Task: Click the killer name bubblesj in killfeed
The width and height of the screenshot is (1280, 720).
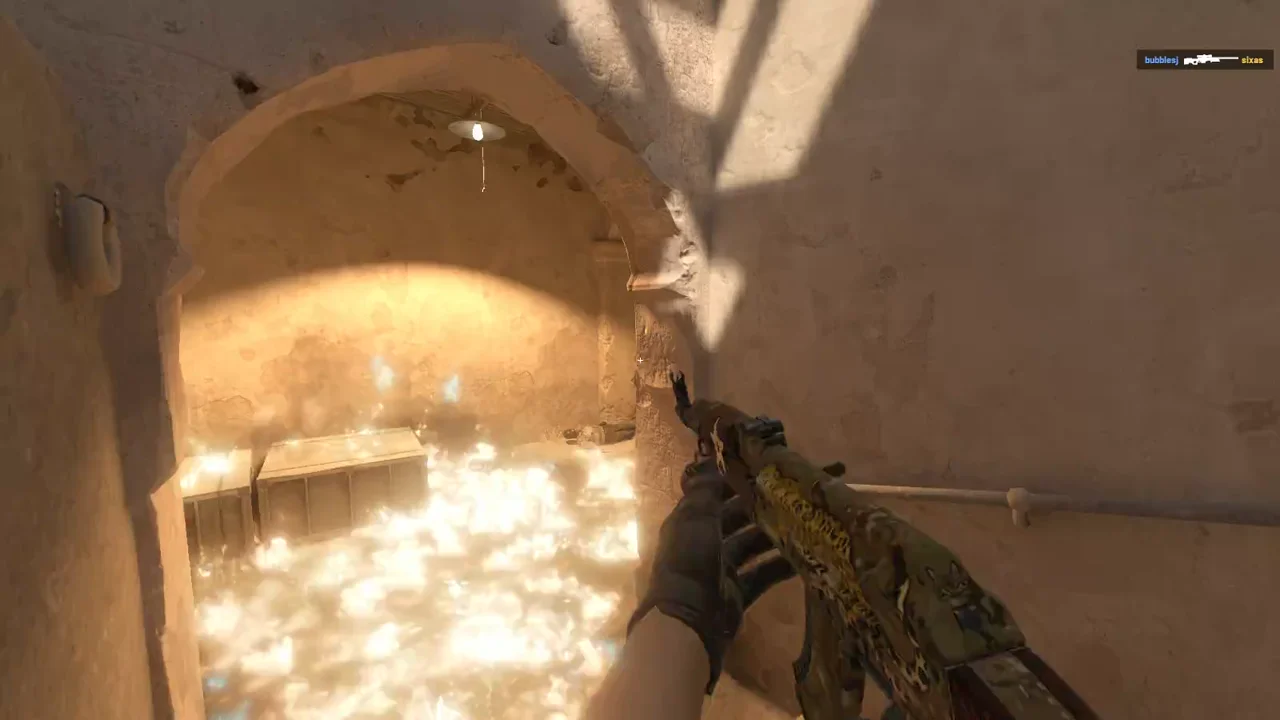Action: tap(1161, 60)
